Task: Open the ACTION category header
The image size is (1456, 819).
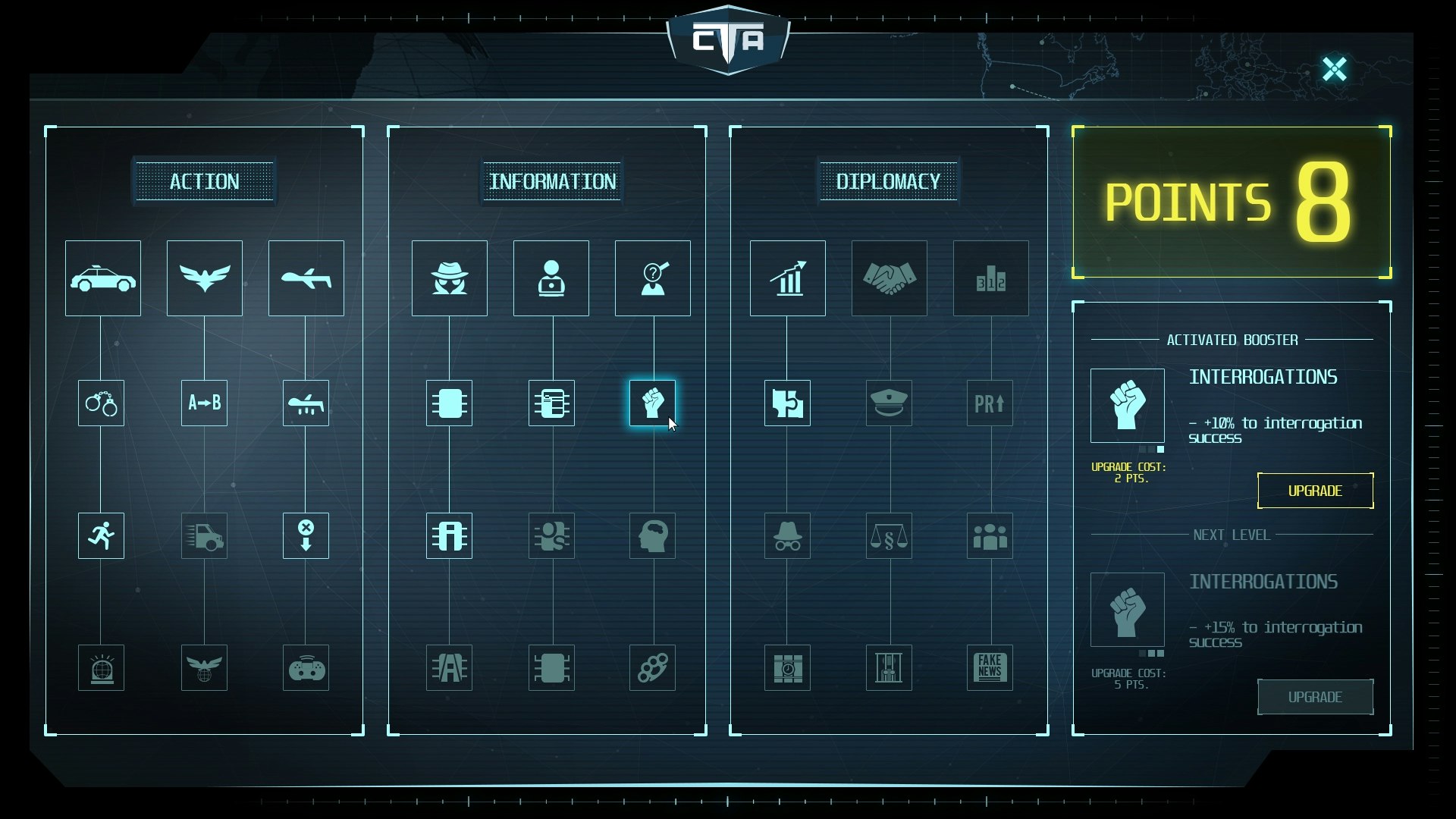Action: point(203,181)
